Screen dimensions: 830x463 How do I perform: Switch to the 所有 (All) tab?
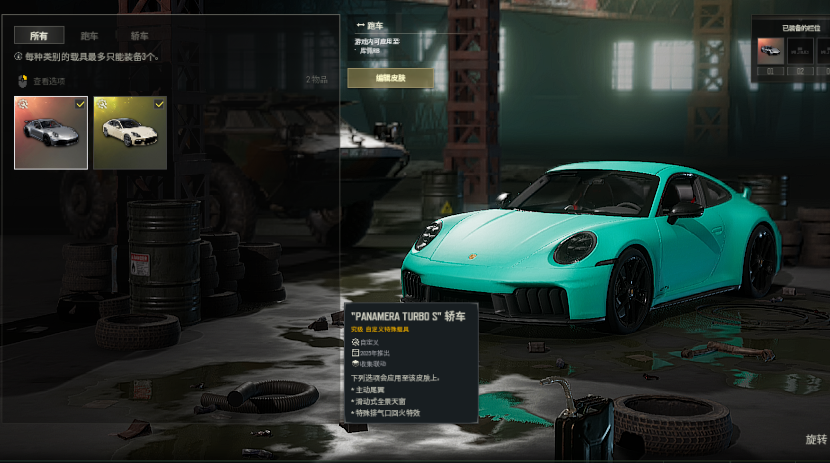click(x=39, y=35)
